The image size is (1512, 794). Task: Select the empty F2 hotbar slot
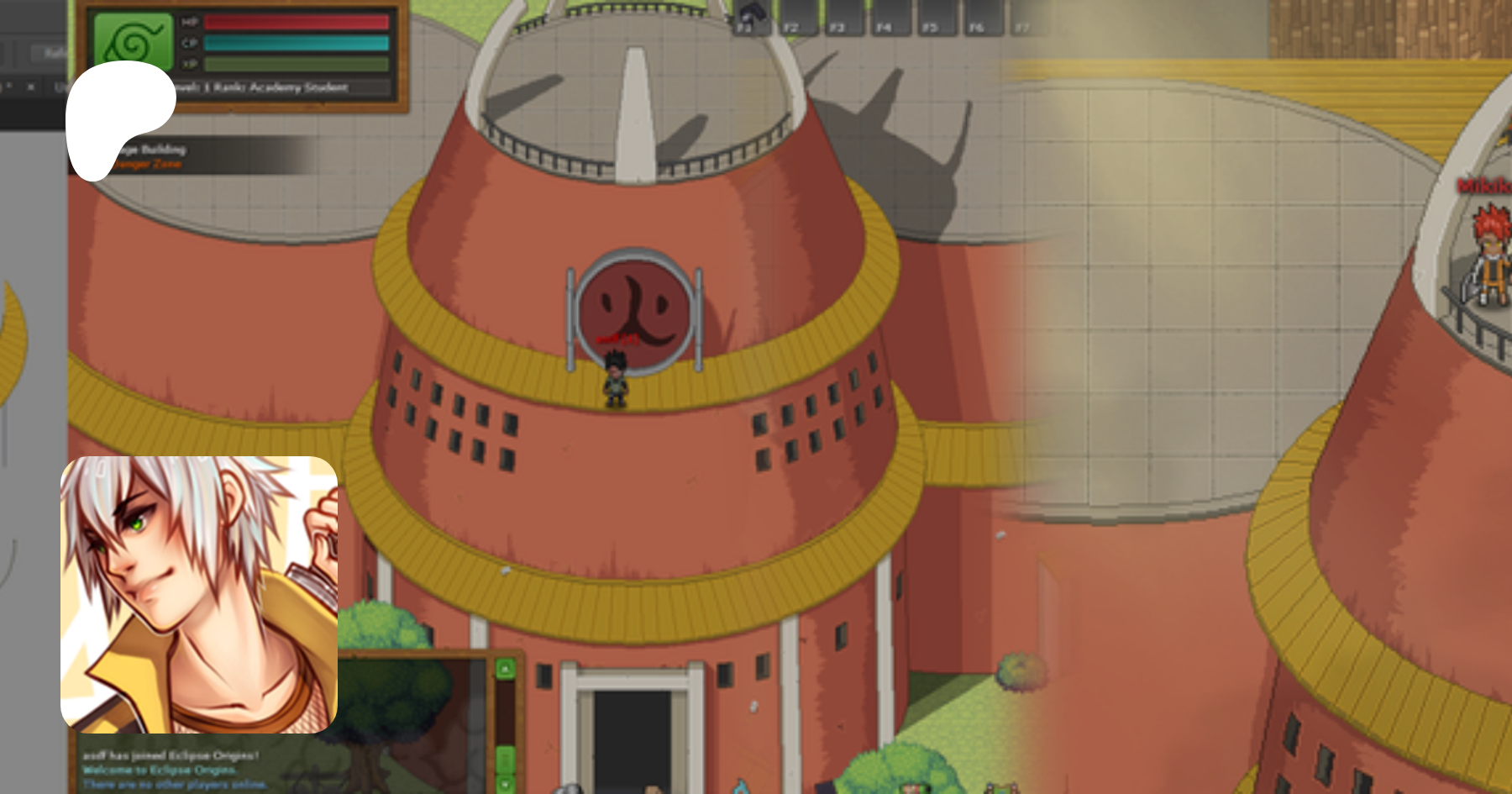(795, 16)
